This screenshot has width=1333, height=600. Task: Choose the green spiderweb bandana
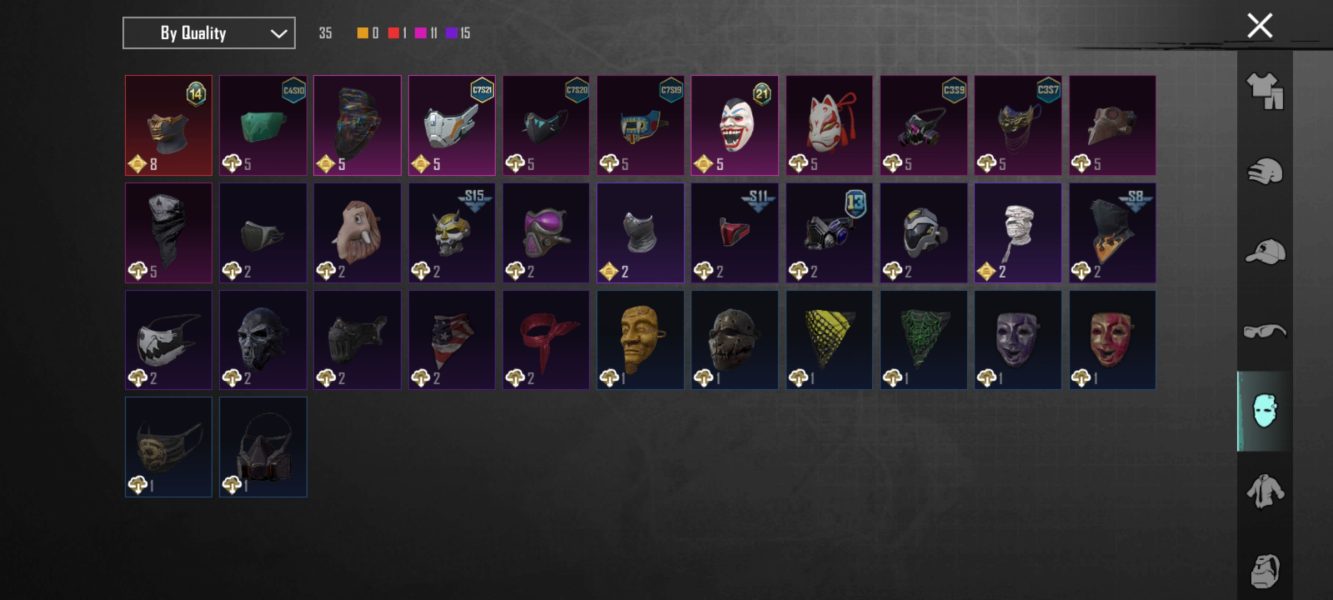(x=923, y=339)
